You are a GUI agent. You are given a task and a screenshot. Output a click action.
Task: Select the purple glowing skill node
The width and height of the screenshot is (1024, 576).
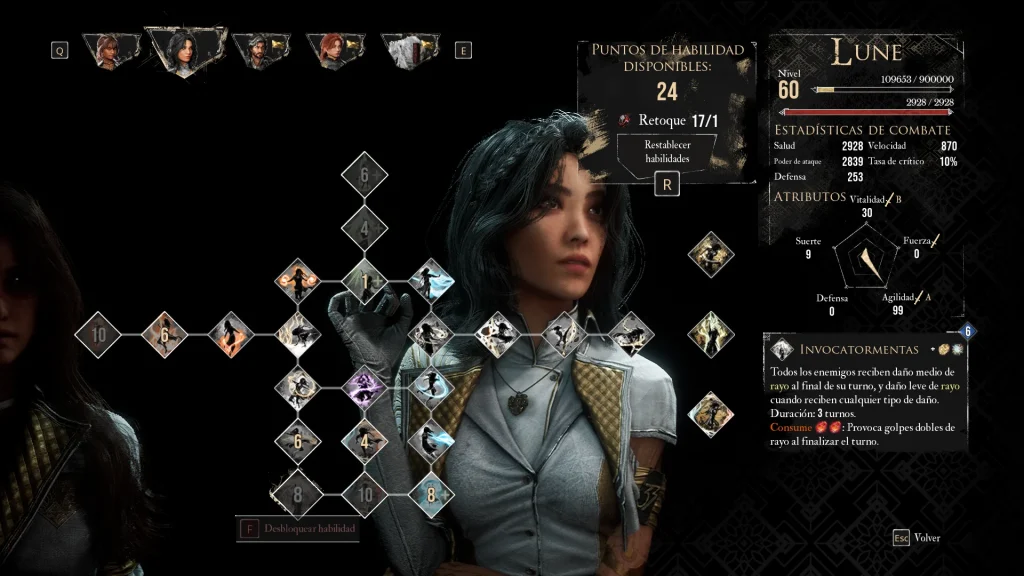364,387
